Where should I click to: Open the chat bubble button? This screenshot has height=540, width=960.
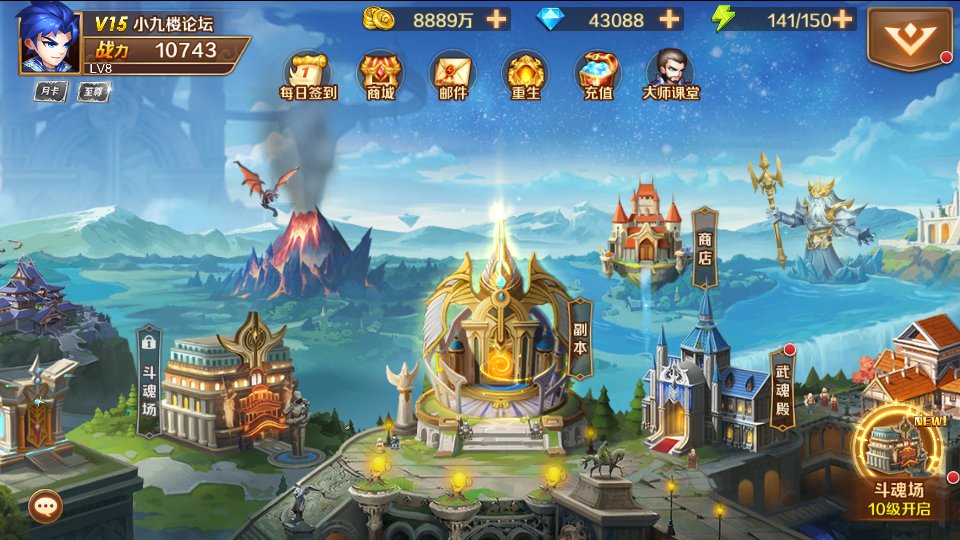45,506
